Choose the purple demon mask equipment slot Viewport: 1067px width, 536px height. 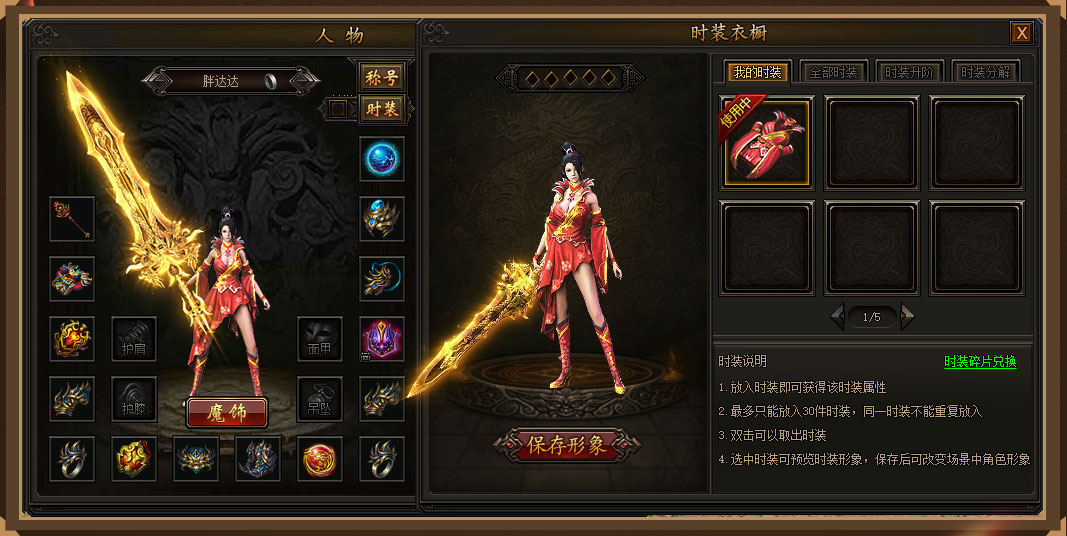pyautogui.click(x=382, y=339)
